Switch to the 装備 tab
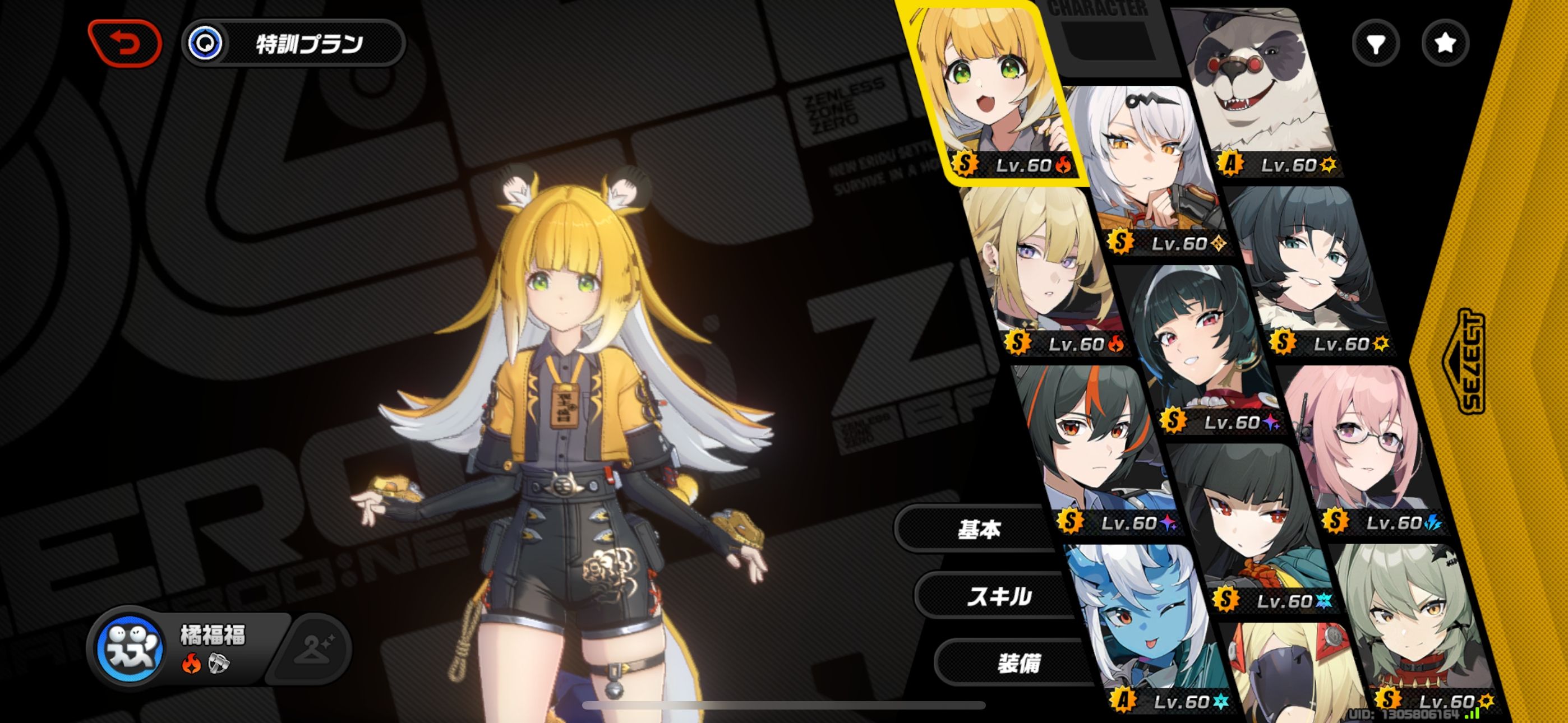The image size is (1568, 723). 1018,664
